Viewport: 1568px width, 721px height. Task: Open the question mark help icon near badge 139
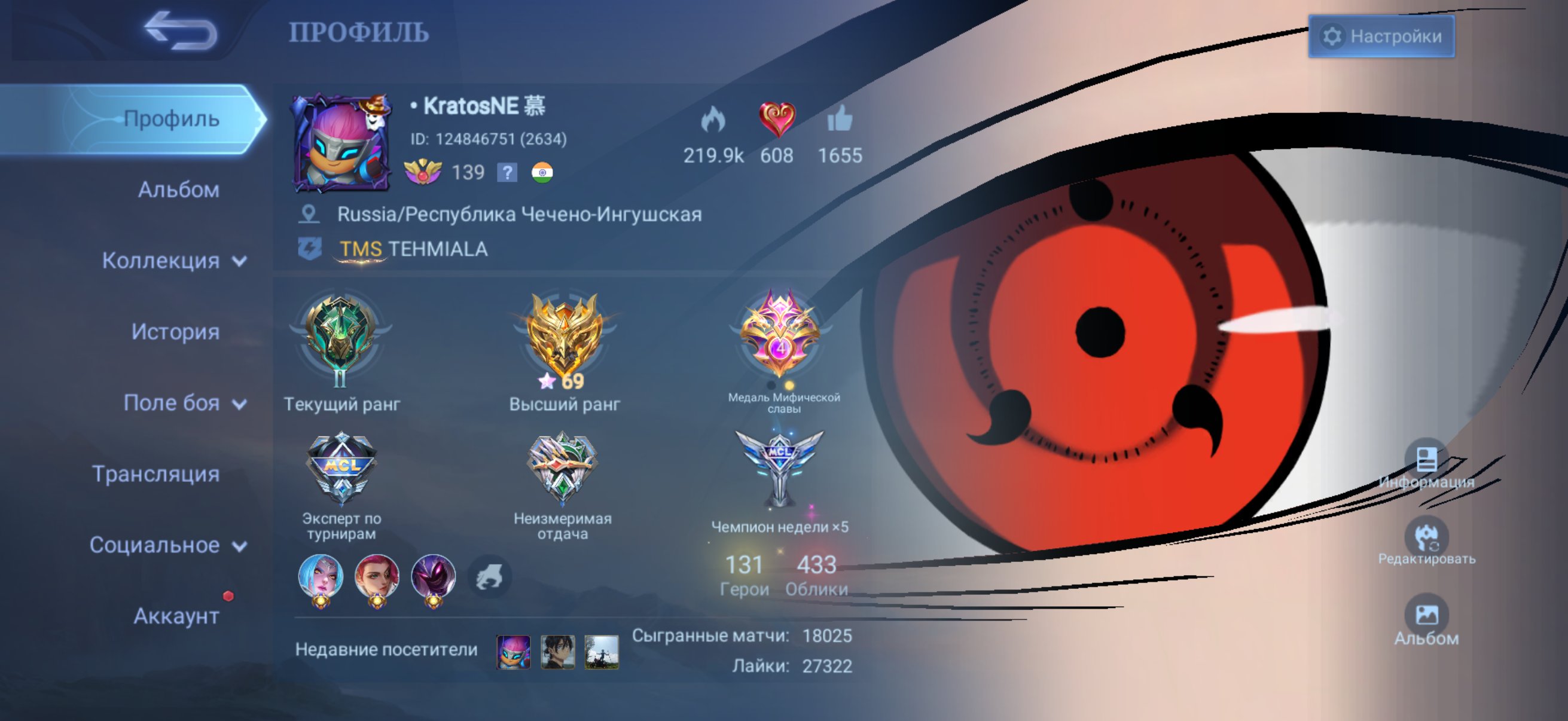507,173
